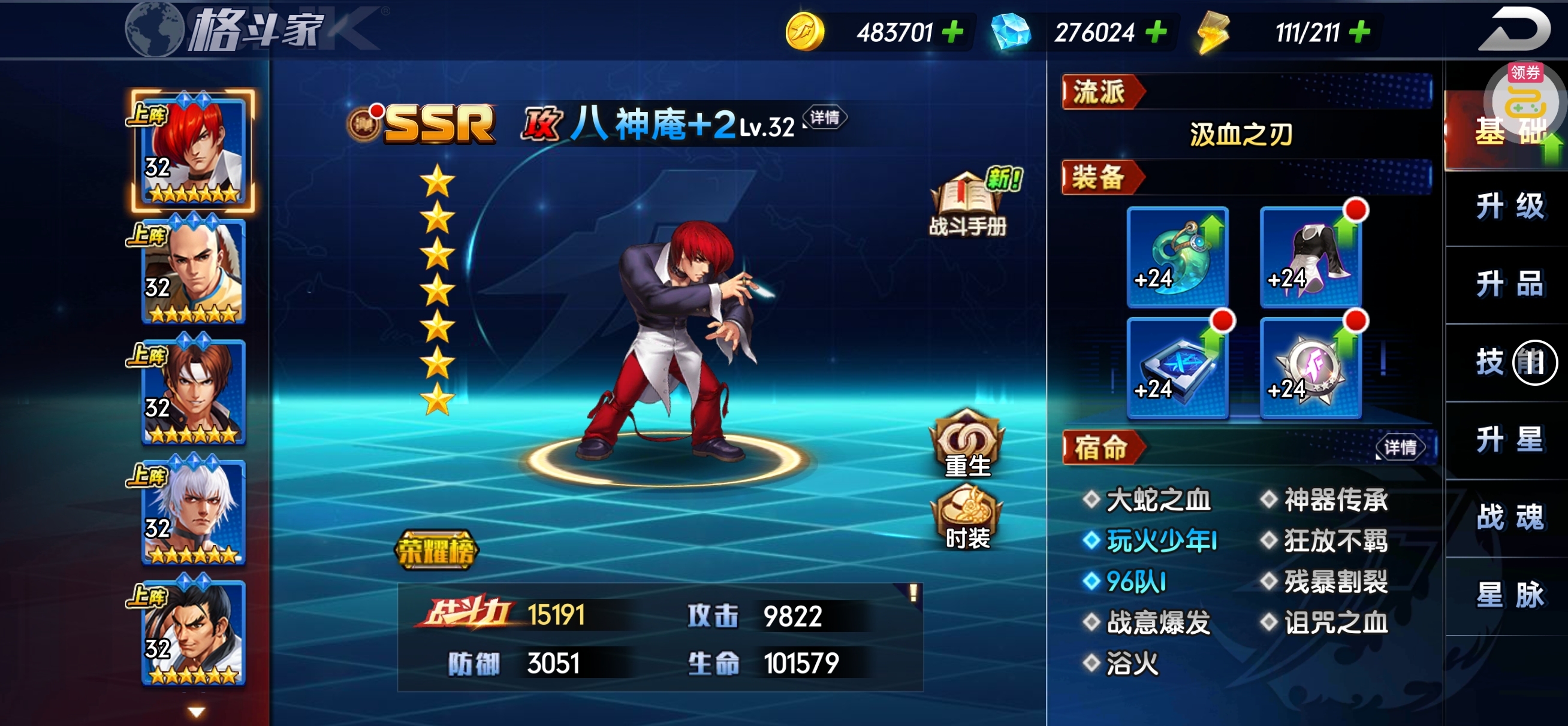The height and width of the screenshot is (726, 1568).
Task: View 宿命 destiny details
Action: 1400,448
